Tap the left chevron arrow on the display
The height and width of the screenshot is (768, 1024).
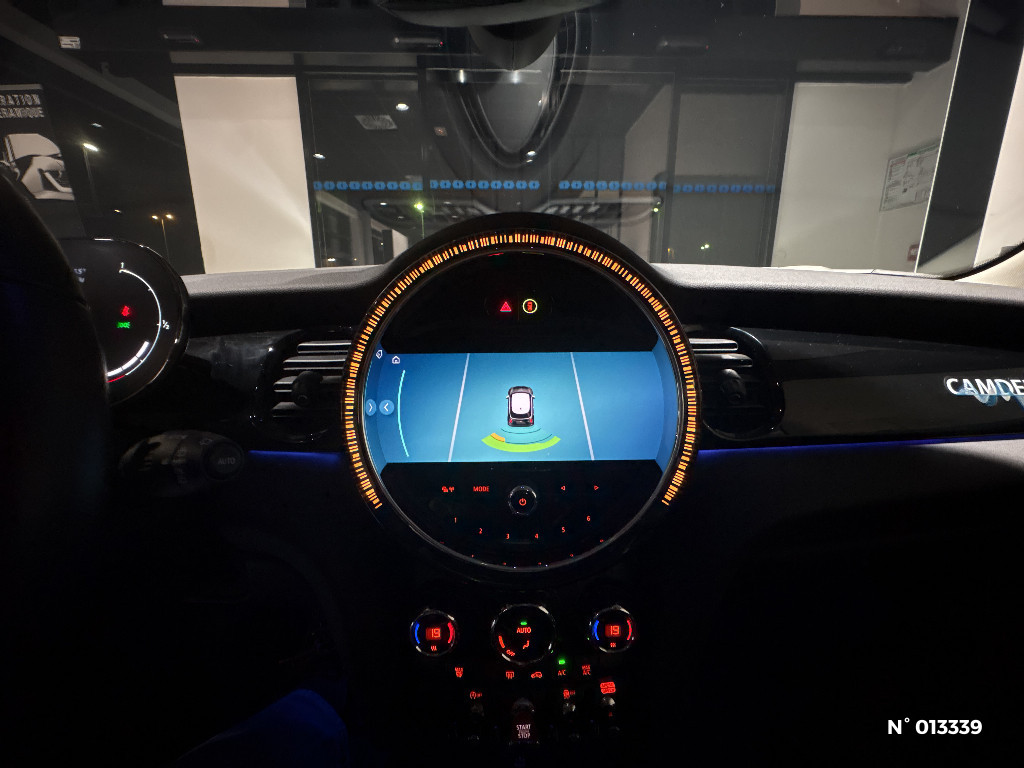(387, 407)
